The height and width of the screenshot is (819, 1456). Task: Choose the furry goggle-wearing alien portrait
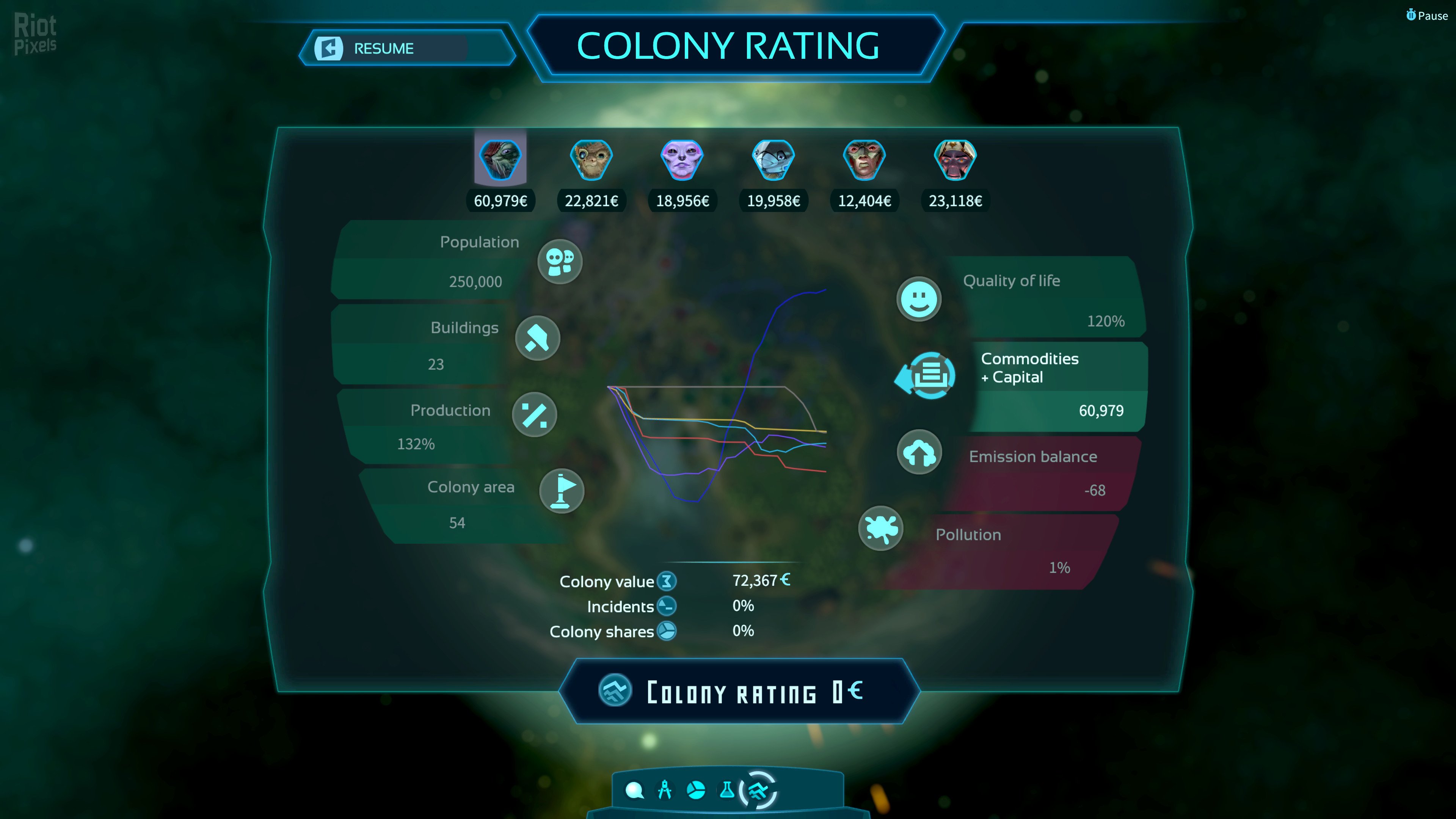(x=591, y=159)
